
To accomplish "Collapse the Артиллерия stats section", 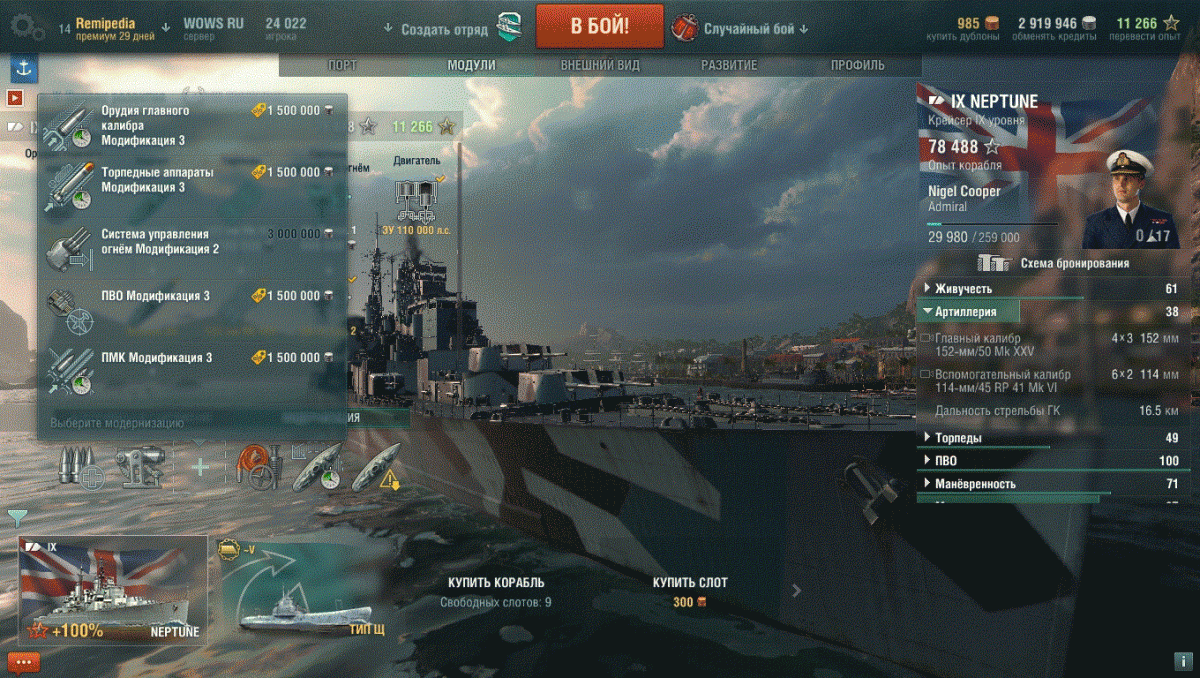I will 968,312.
